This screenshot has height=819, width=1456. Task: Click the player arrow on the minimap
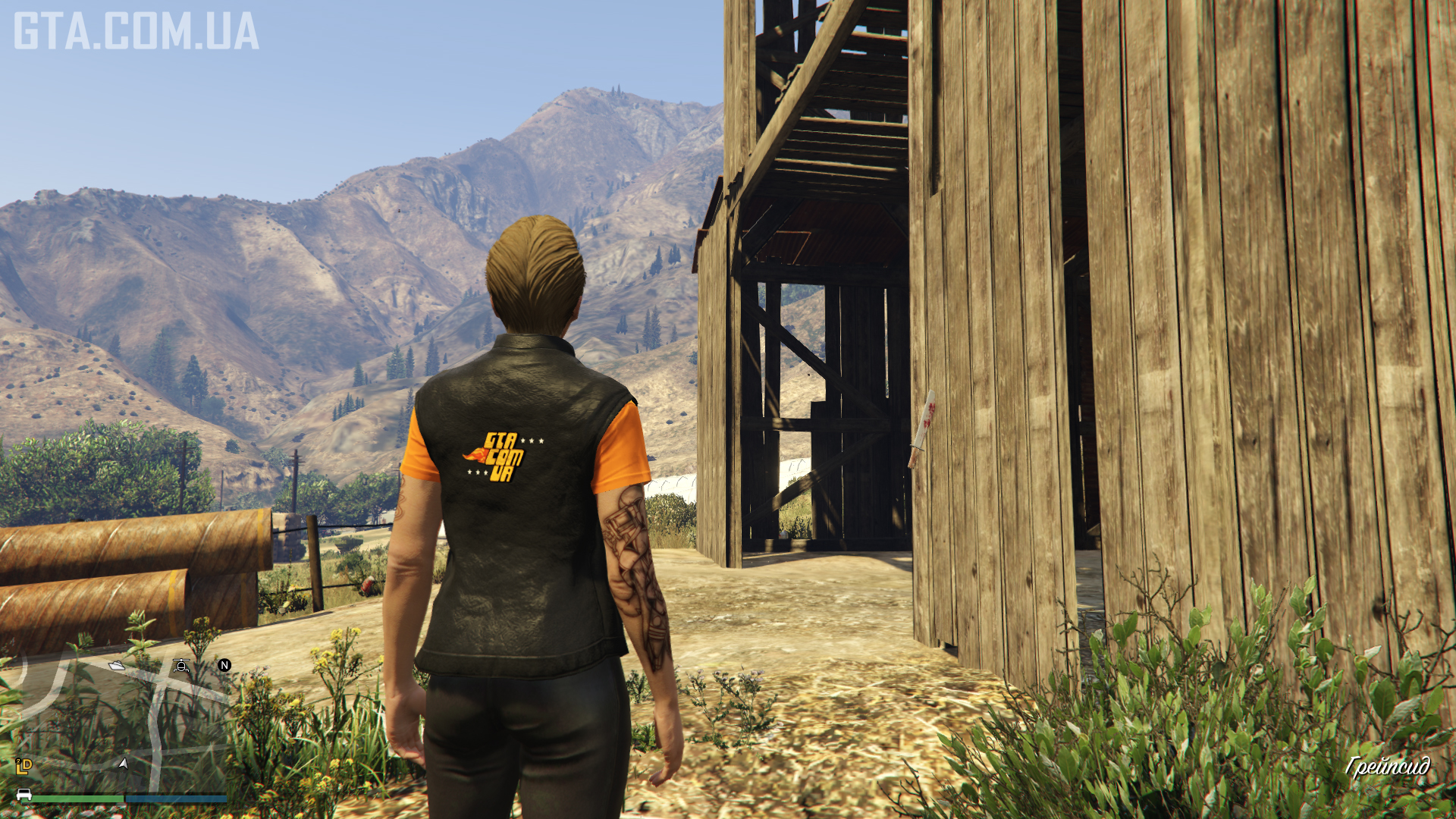(x=123, y=764)
